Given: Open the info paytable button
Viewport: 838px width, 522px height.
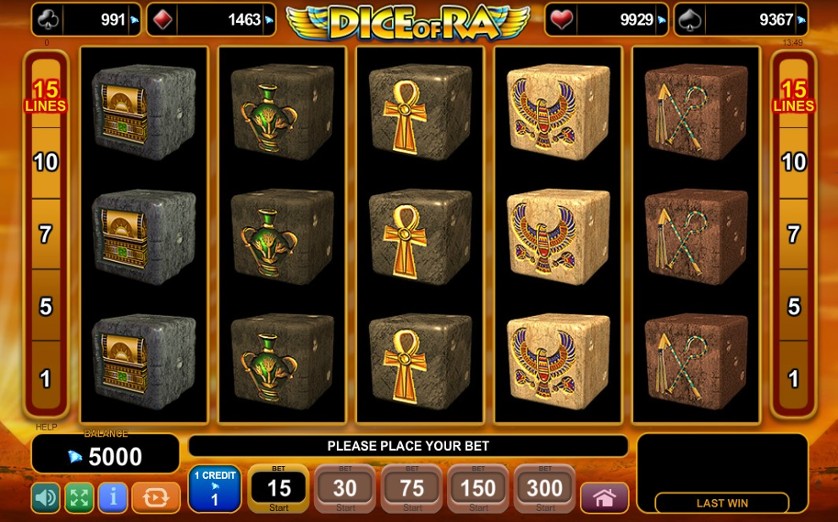Looking at the screenshot, I should pyautogui.click(x=113, y=497).
